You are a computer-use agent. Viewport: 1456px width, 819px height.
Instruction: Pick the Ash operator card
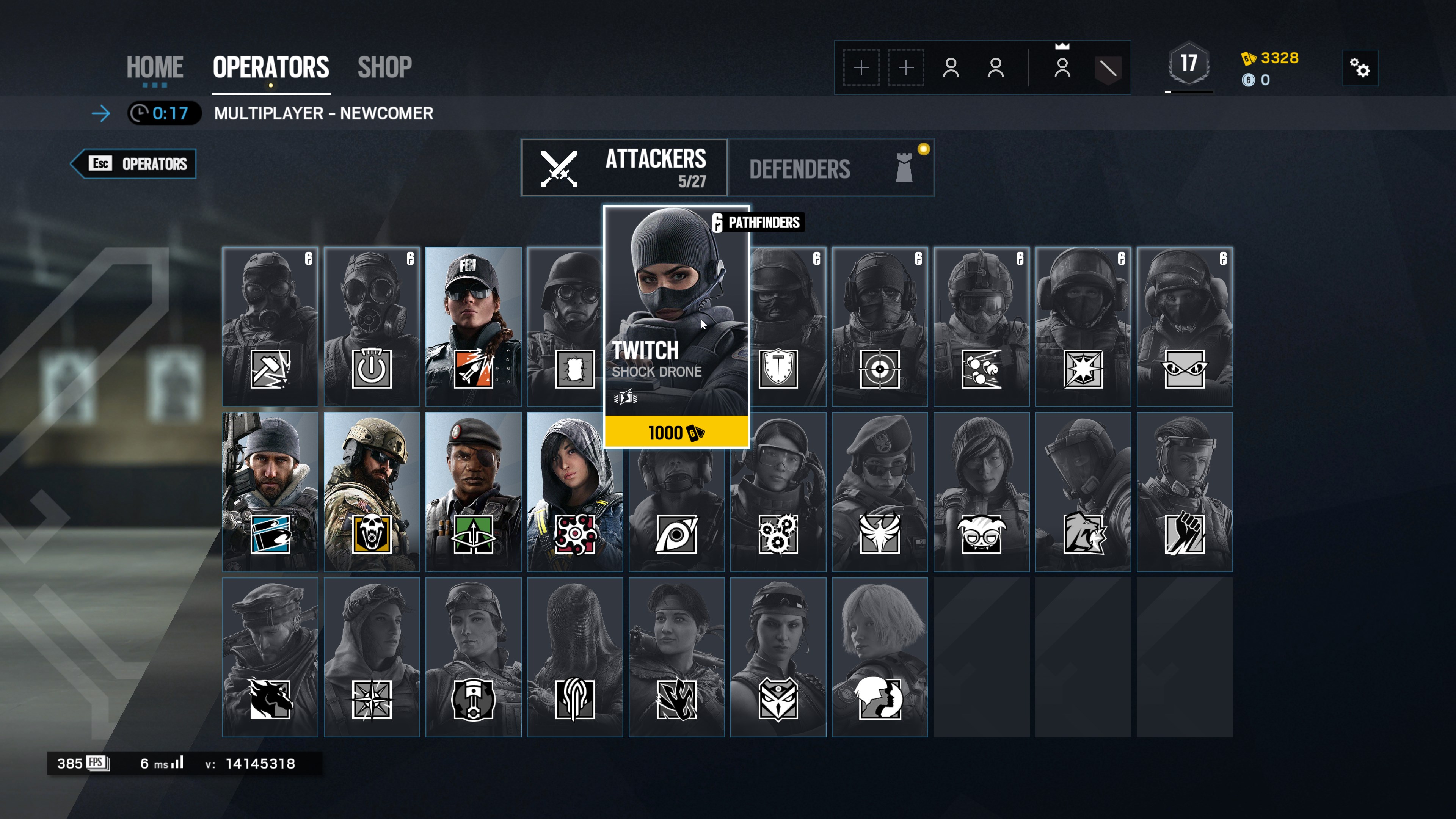473,326
